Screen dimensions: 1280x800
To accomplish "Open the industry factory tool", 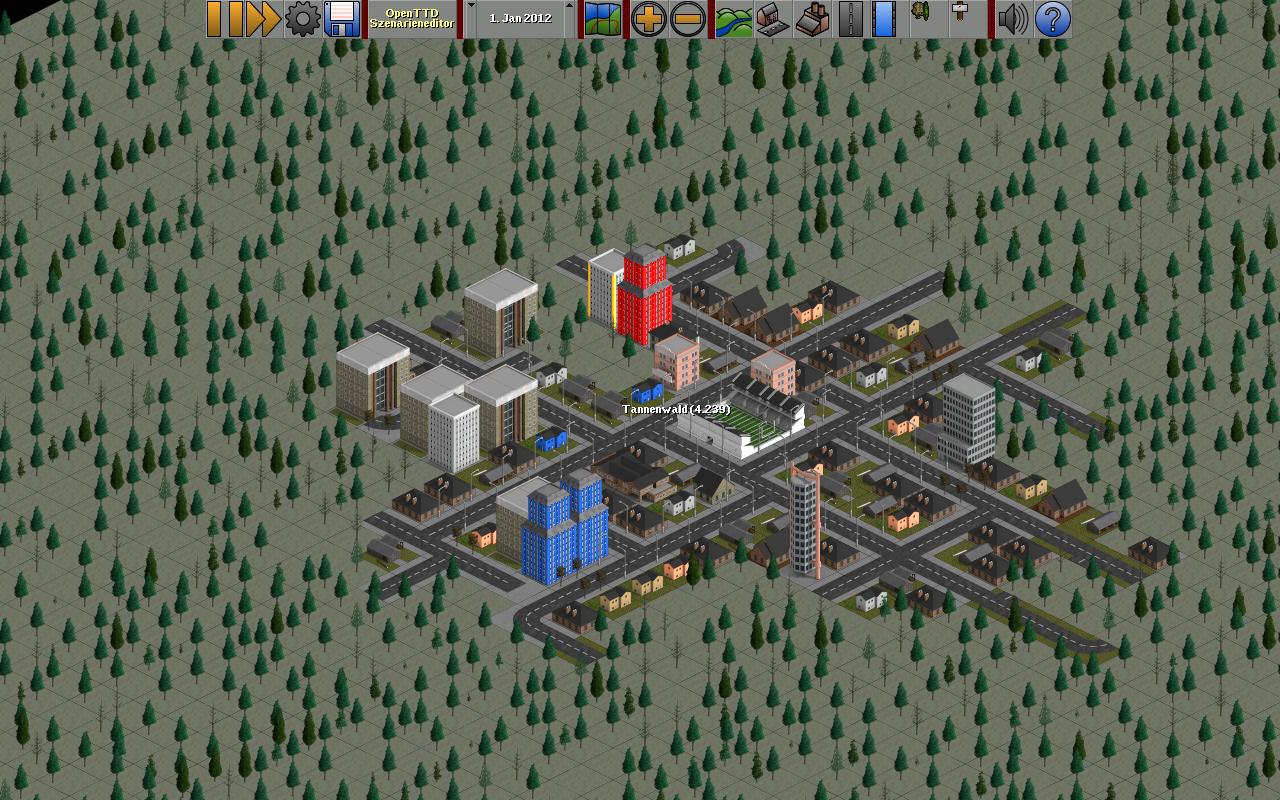I will 812,19.
